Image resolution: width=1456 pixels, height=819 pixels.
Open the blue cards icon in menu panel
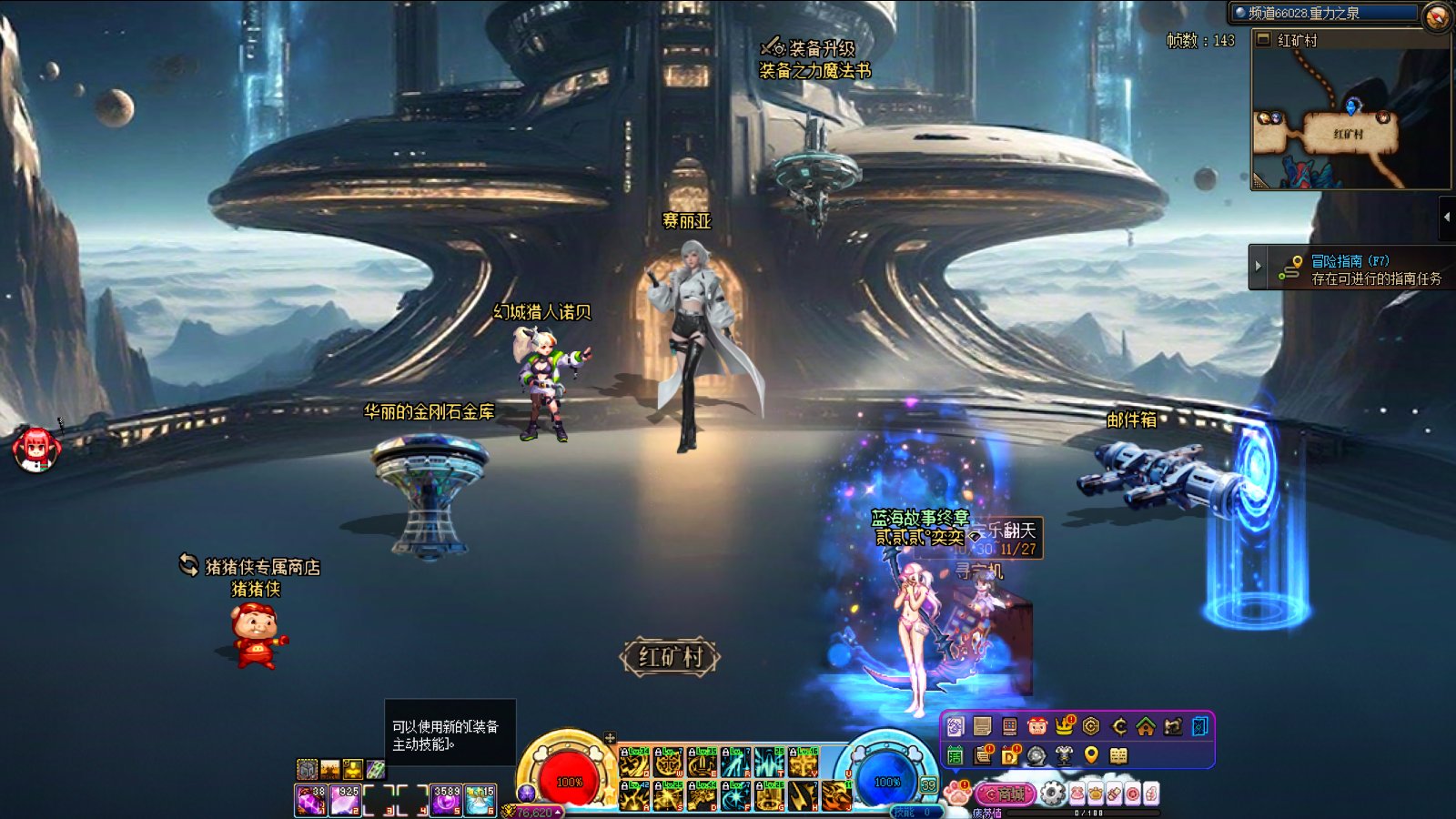pos(1200,726)
